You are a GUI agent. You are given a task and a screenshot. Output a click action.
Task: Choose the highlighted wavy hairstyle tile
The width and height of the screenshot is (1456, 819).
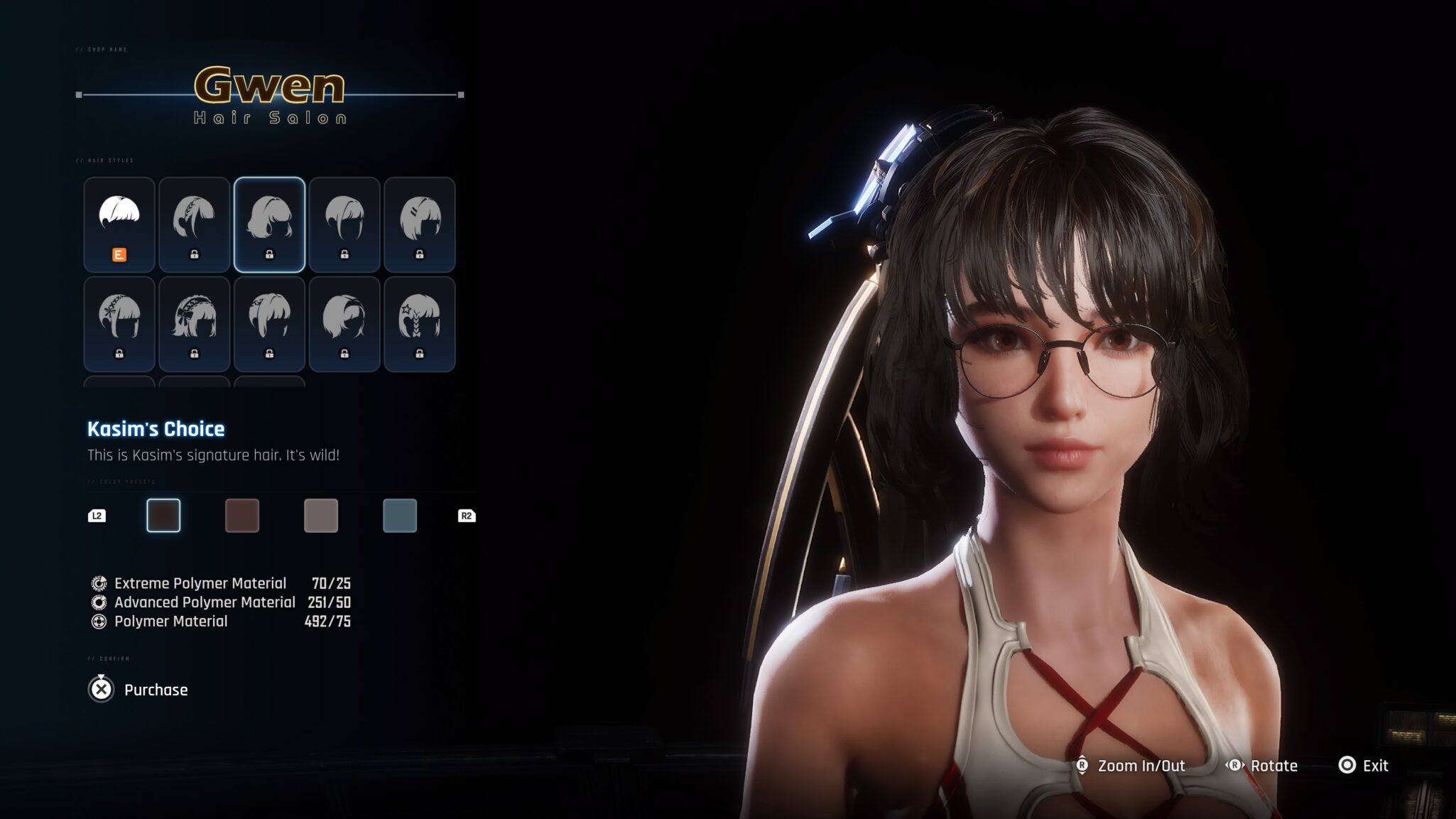click(x=269, y=224)
